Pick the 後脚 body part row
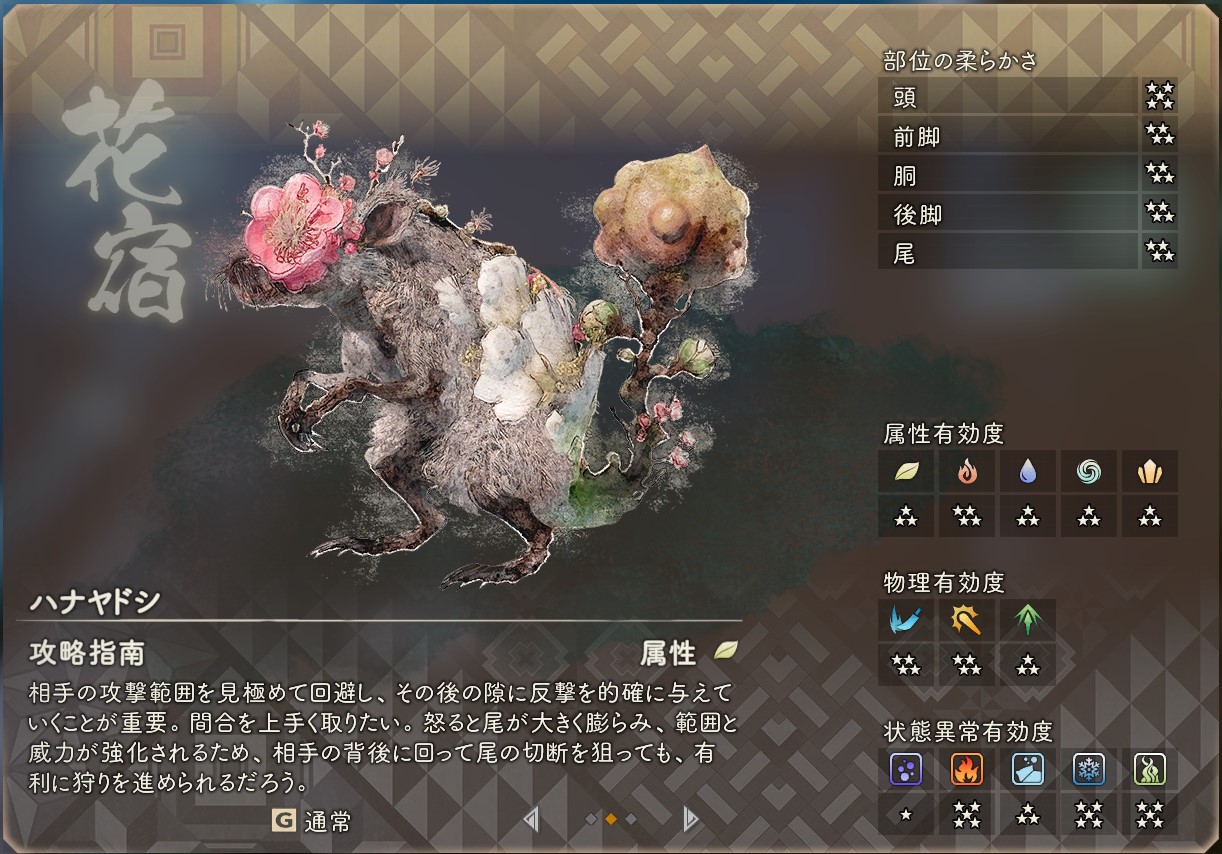The height and width of the screenshot is (854, 1222). [1008, 214]
